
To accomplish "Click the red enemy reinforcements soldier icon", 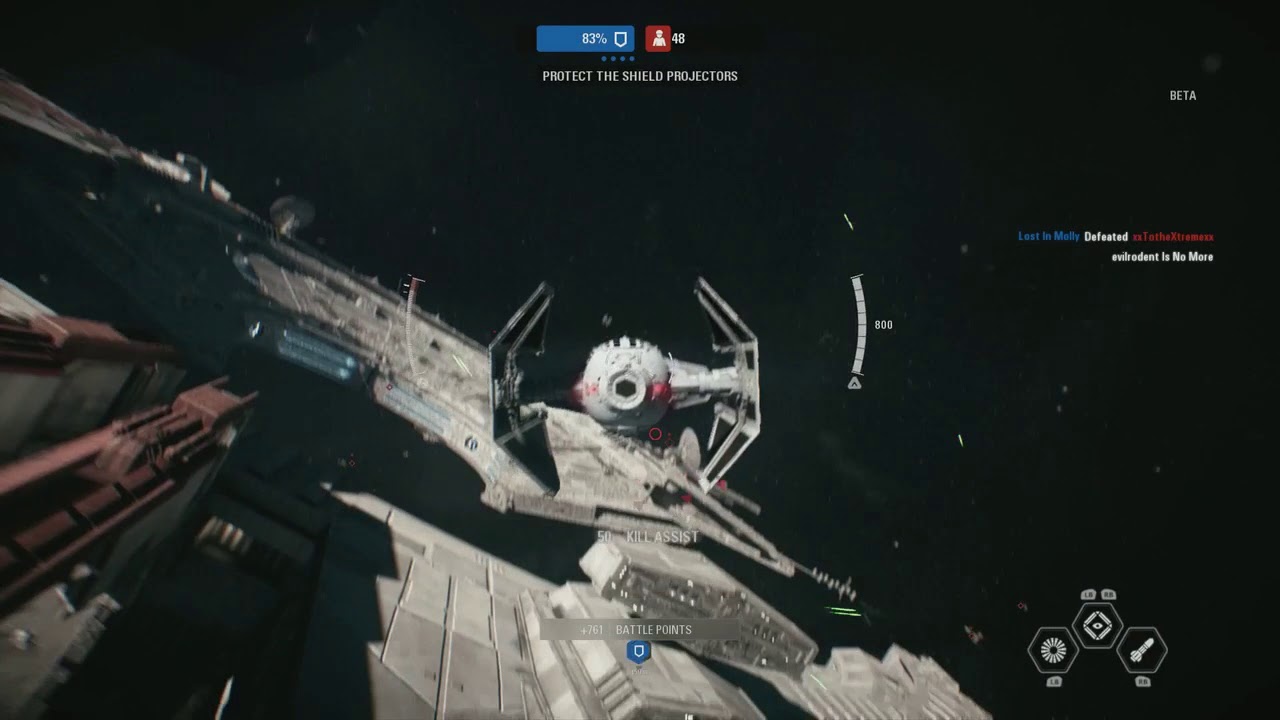I will tap(657, 39).
